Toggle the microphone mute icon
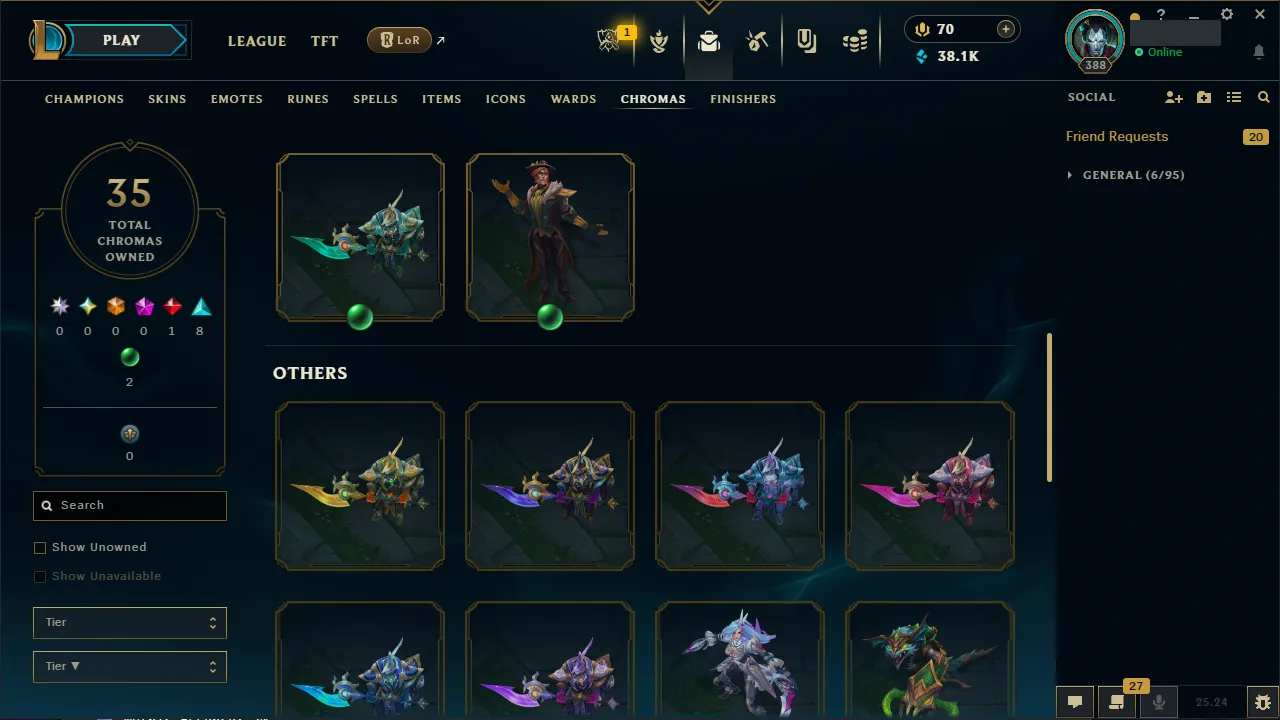Viewport: 1280px width, 720px height. point(1158,701)
